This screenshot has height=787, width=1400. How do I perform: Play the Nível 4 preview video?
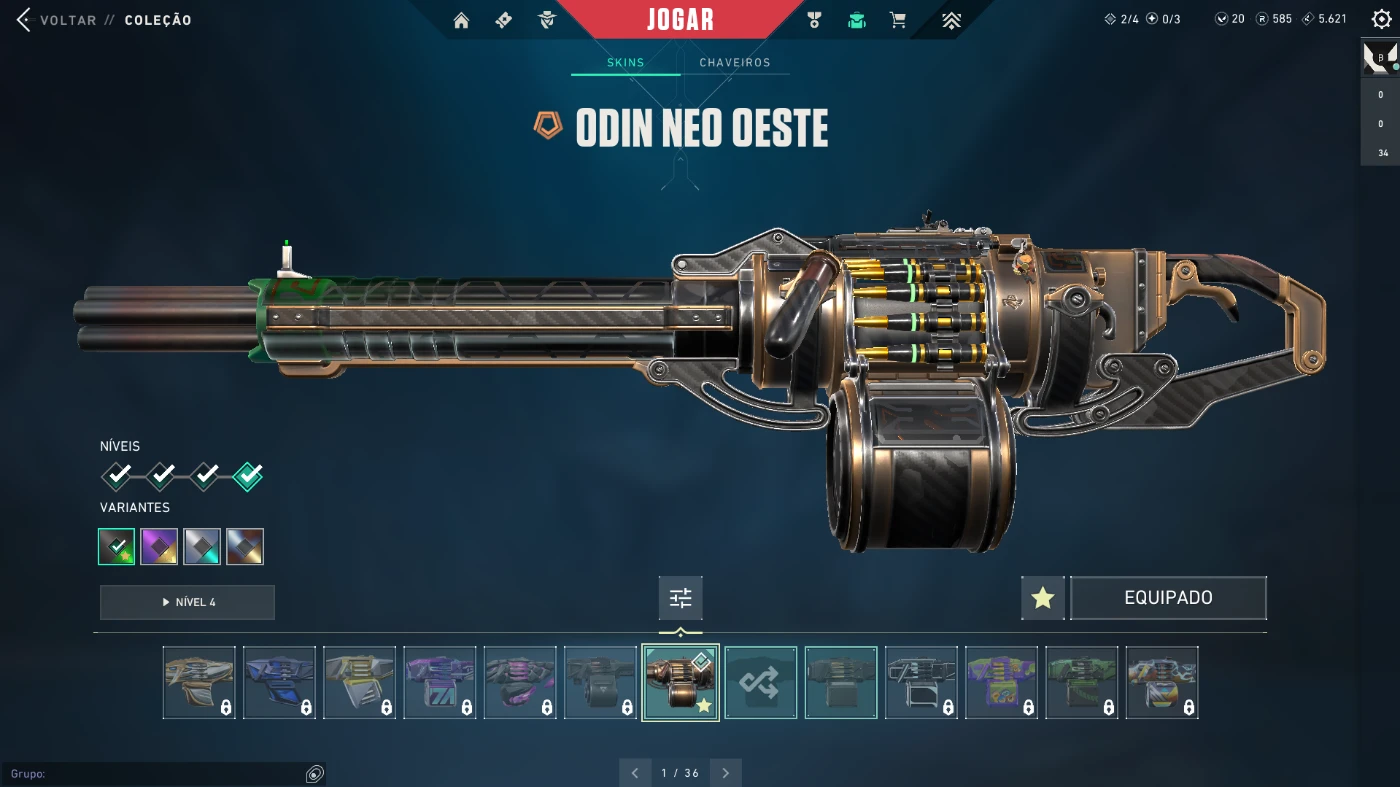pos(187,602)
